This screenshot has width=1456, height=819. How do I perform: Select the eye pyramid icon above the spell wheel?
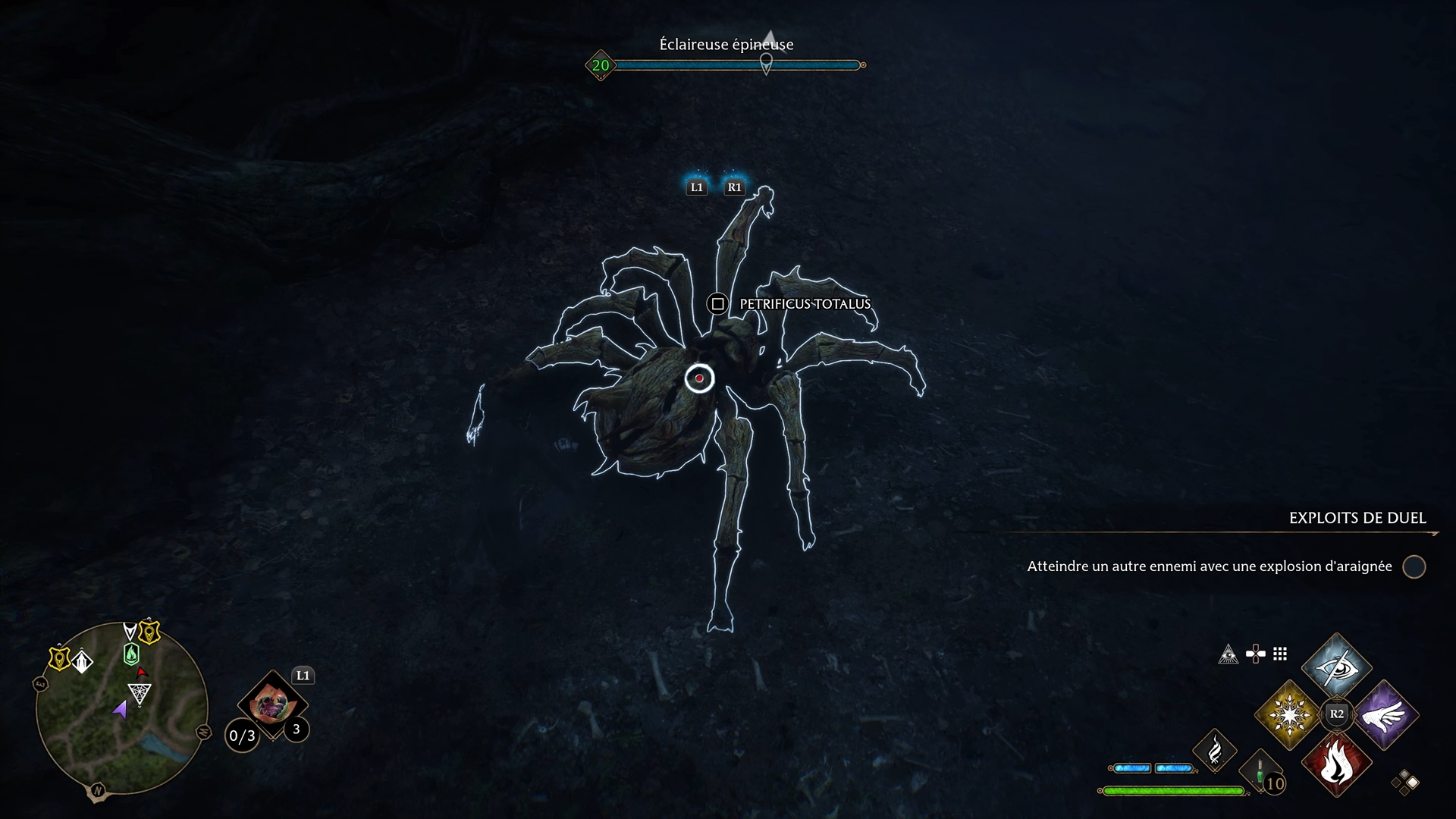[1229, 655]
